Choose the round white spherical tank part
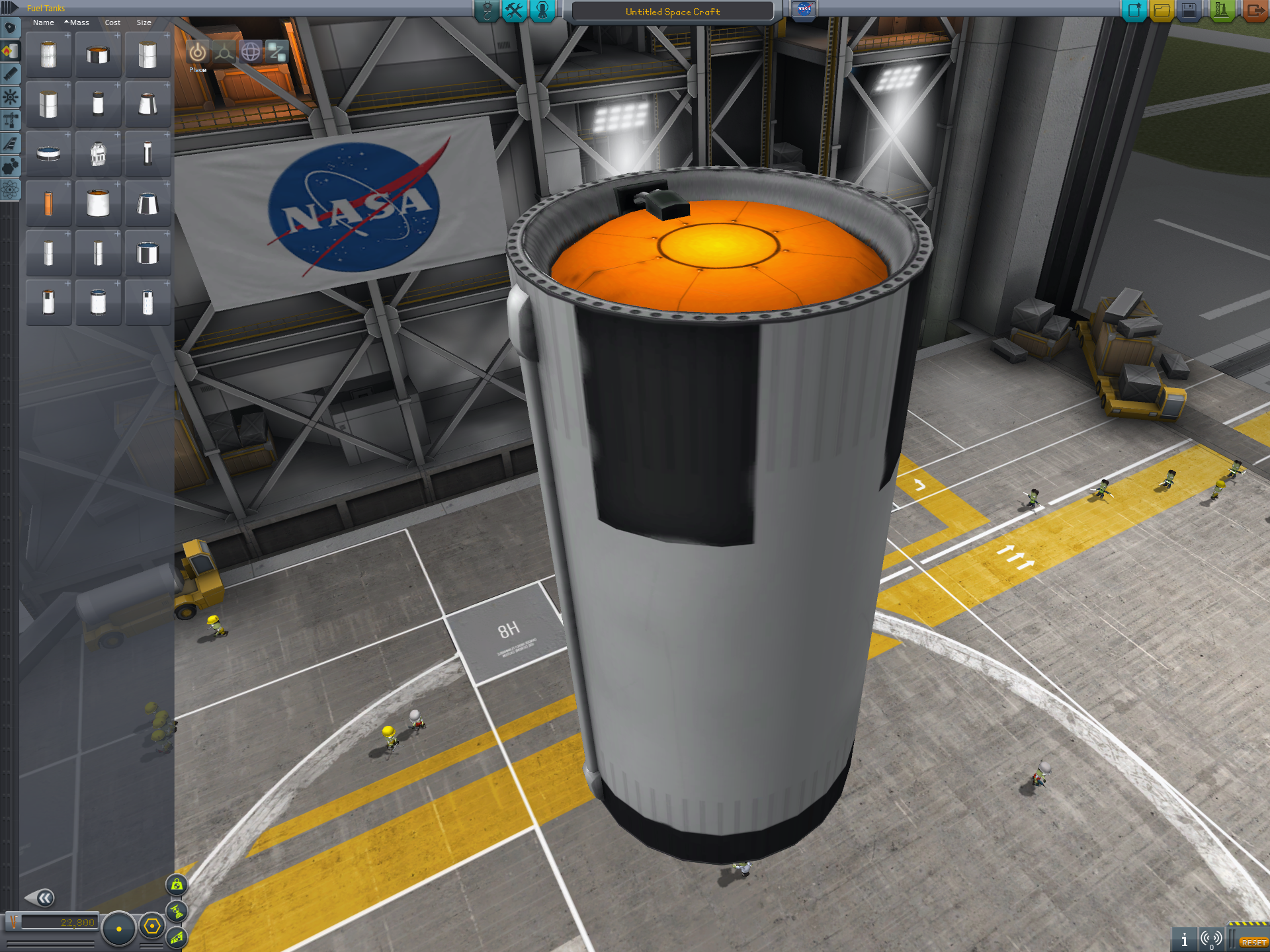1270x952 pixels. pyautogui.click(x=98, y=154)
